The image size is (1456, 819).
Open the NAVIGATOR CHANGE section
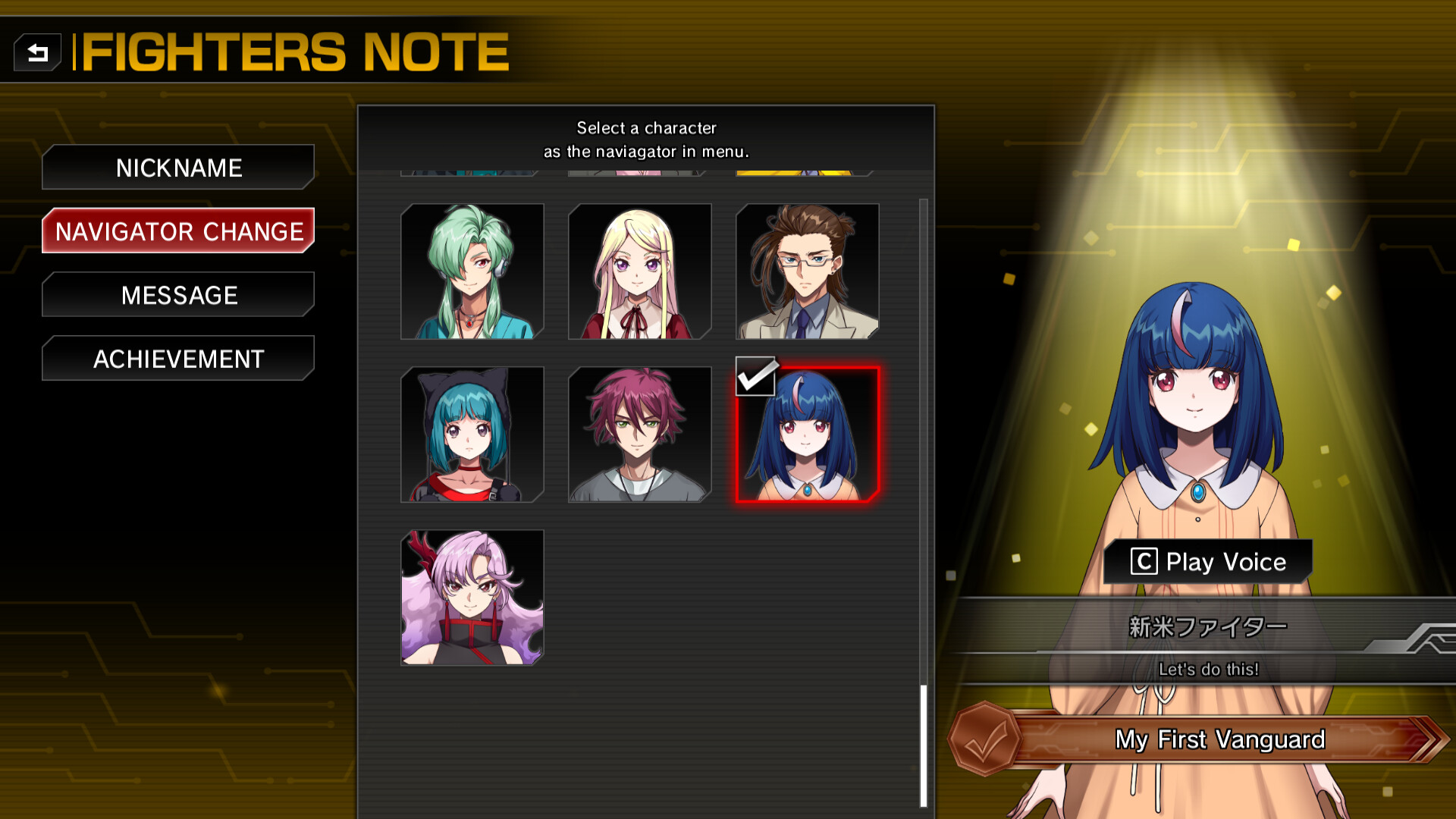[x=177, y=231]
